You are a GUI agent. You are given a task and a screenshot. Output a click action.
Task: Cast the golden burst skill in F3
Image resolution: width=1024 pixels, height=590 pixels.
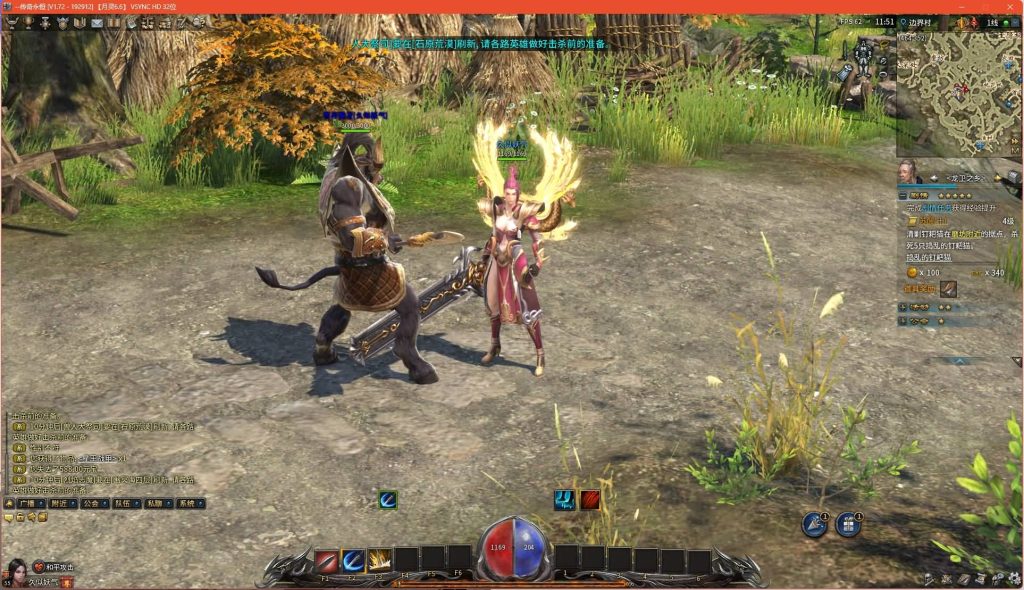tap(379, 561)
